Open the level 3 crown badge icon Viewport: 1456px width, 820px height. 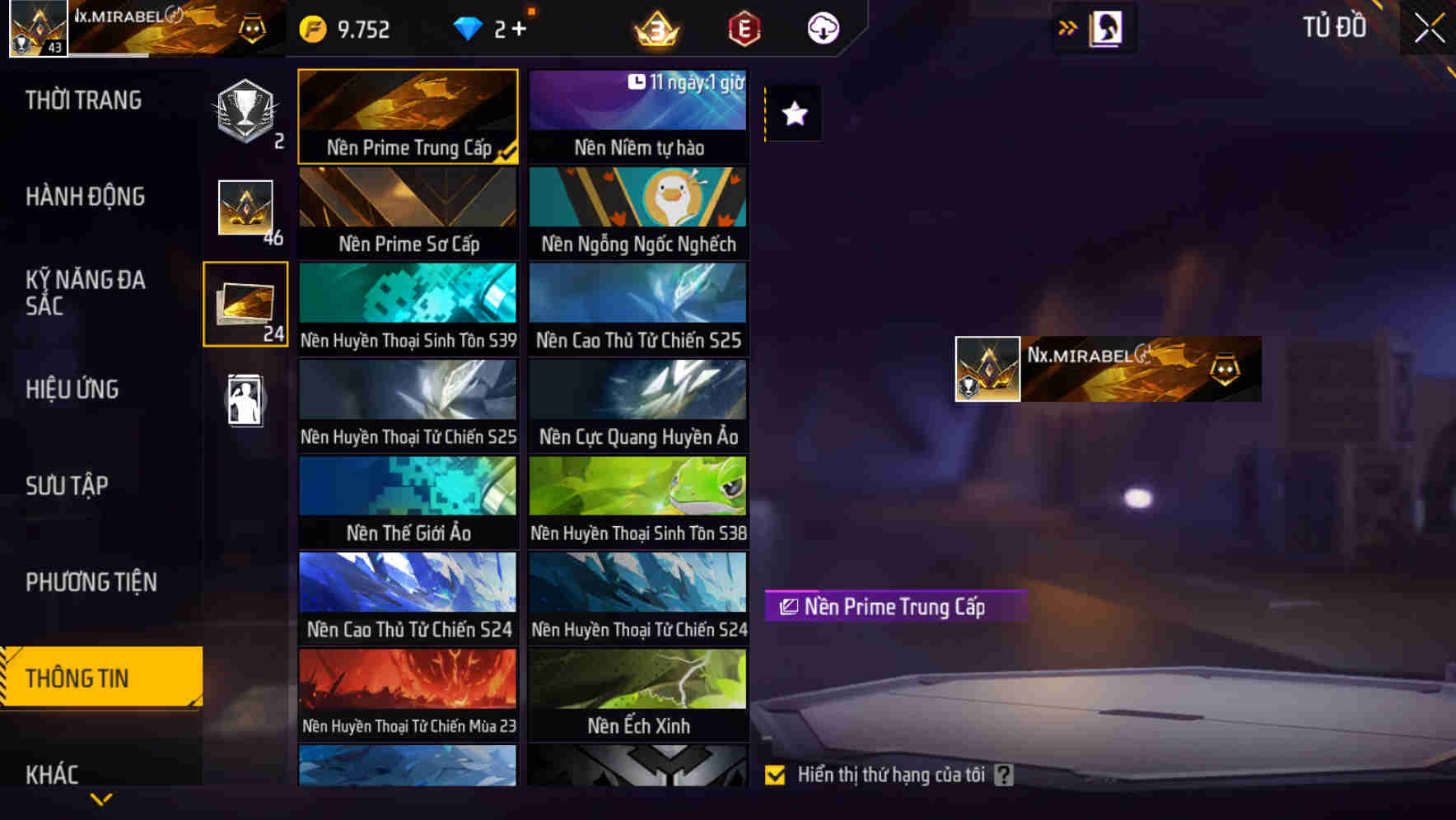655,27
